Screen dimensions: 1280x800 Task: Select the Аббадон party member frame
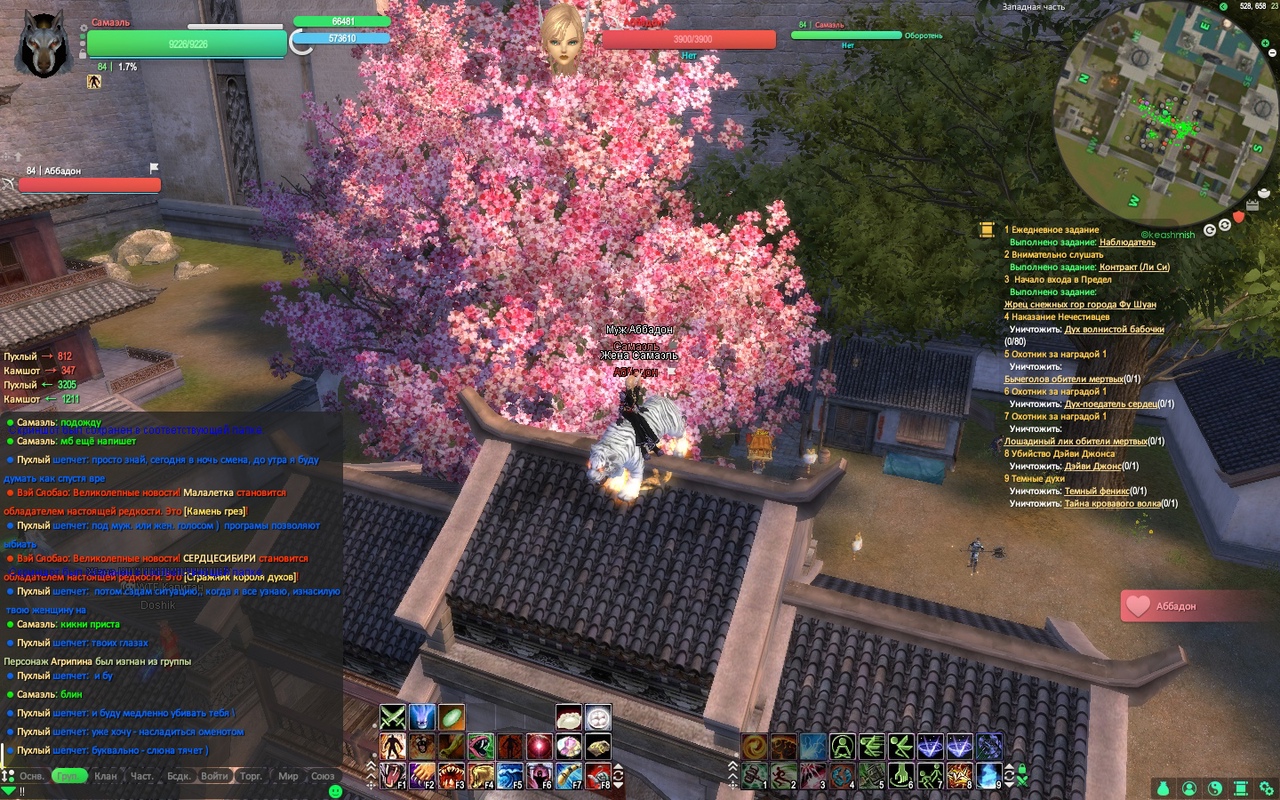tap(90, 184)
